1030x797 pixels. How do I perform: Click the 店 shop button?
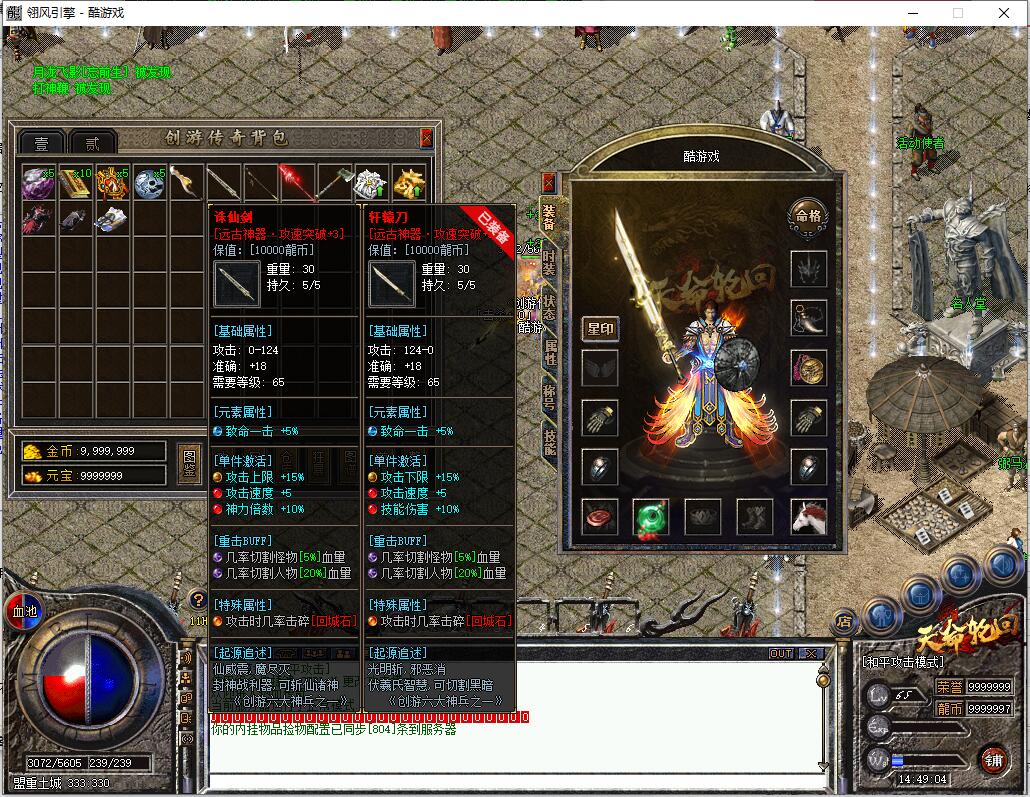(x=845, y=622)
